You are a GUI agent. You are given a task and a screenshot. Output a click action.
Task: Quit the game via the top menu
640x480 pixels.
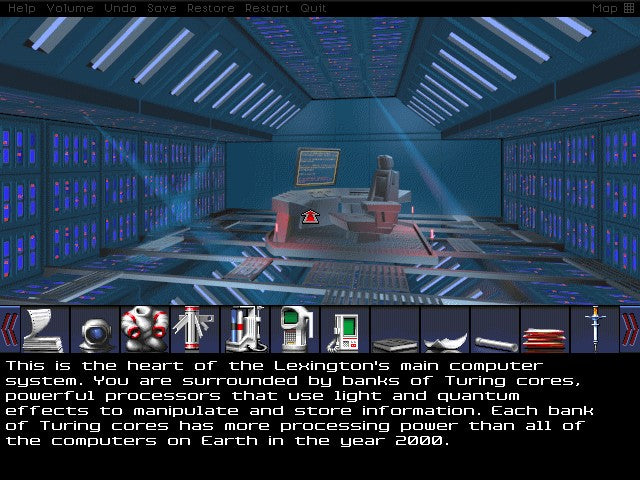pos(313,8)
